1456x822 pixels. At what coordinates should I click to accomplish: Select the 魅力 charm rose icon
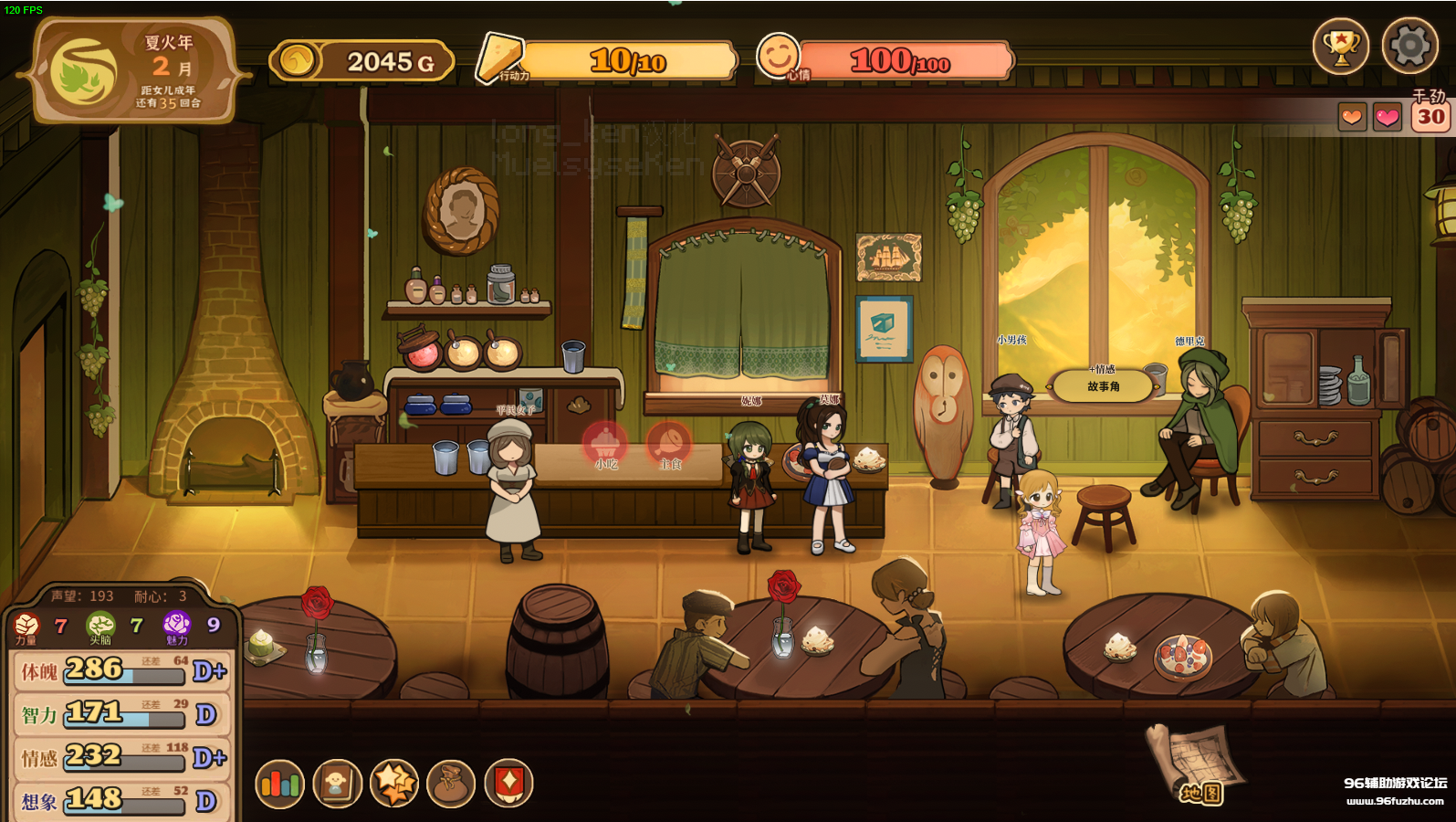pyautogui.click(x=176, y=626)
